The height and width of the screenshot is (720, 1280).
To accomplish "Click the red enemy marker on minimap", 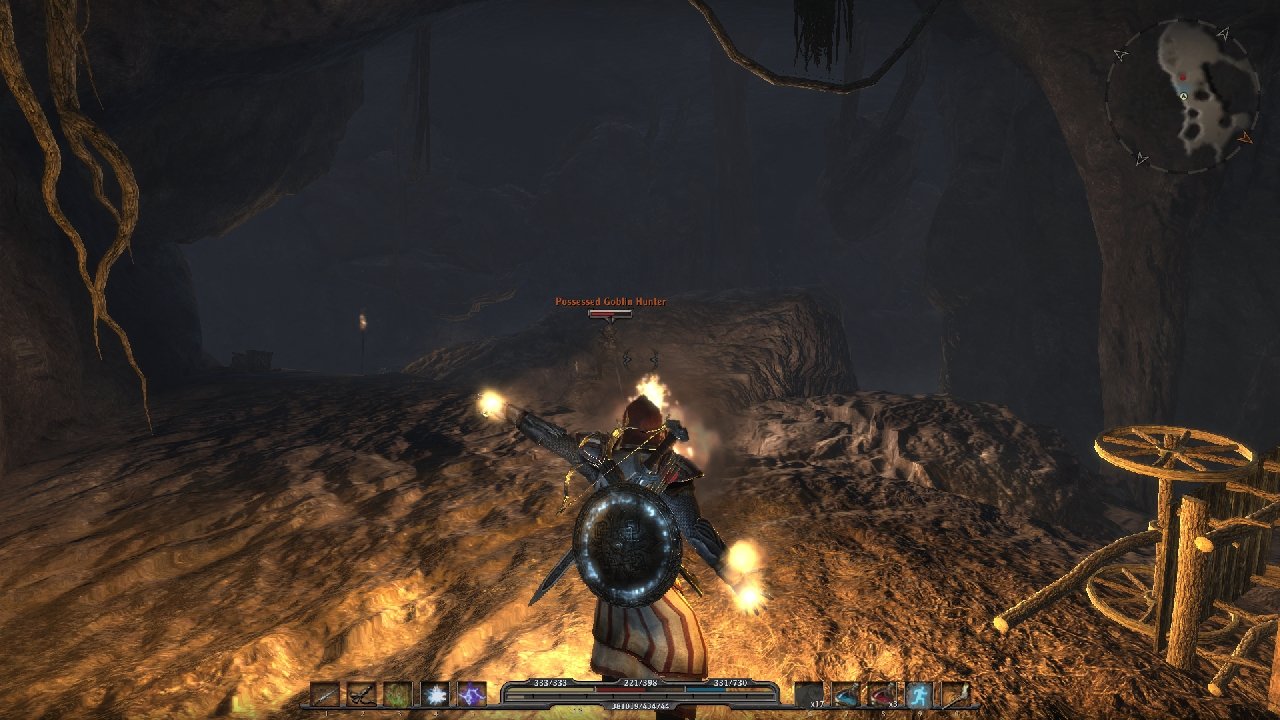I will 1182,76.
